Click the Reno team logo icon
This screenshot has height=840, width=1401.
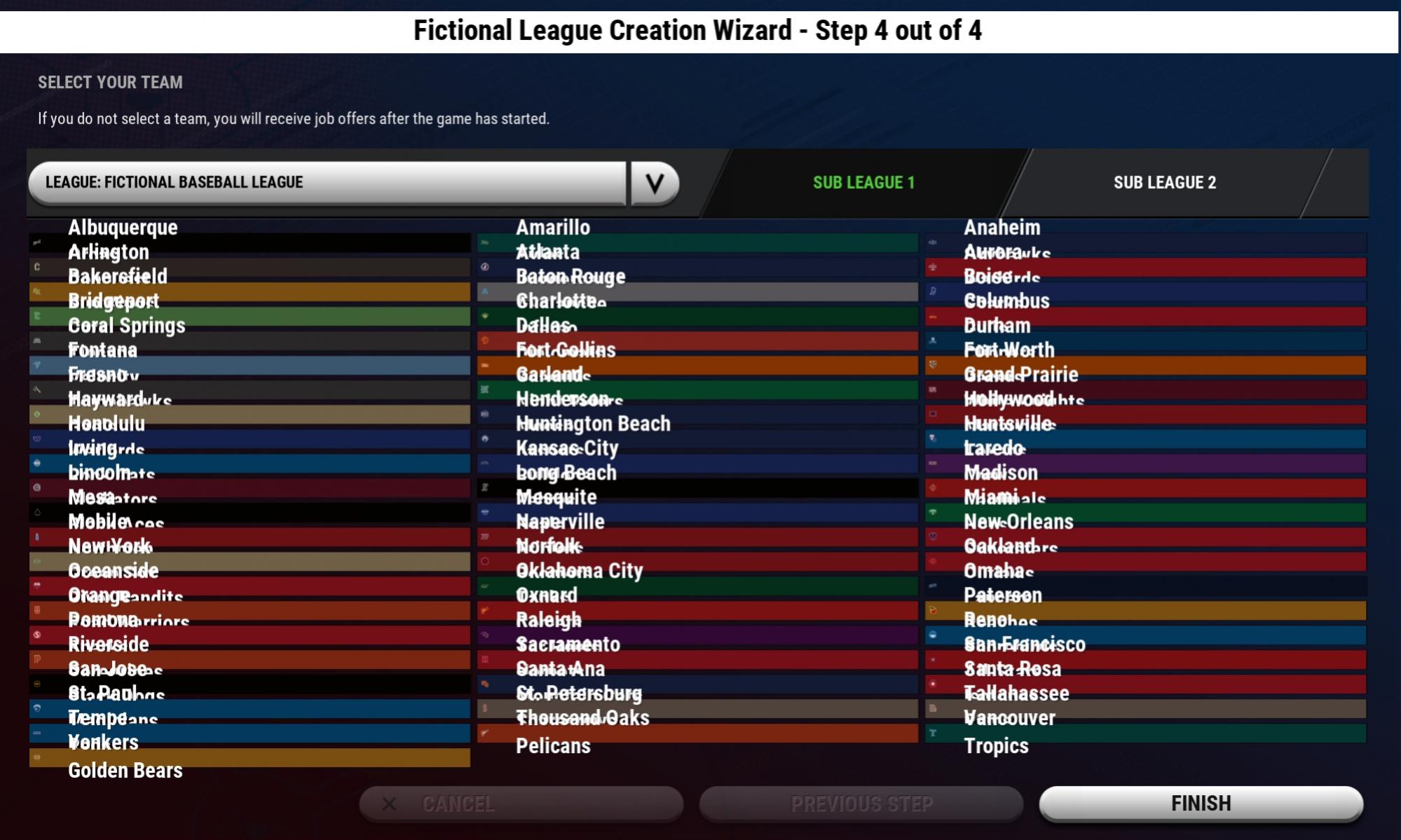tap(934, 611)
